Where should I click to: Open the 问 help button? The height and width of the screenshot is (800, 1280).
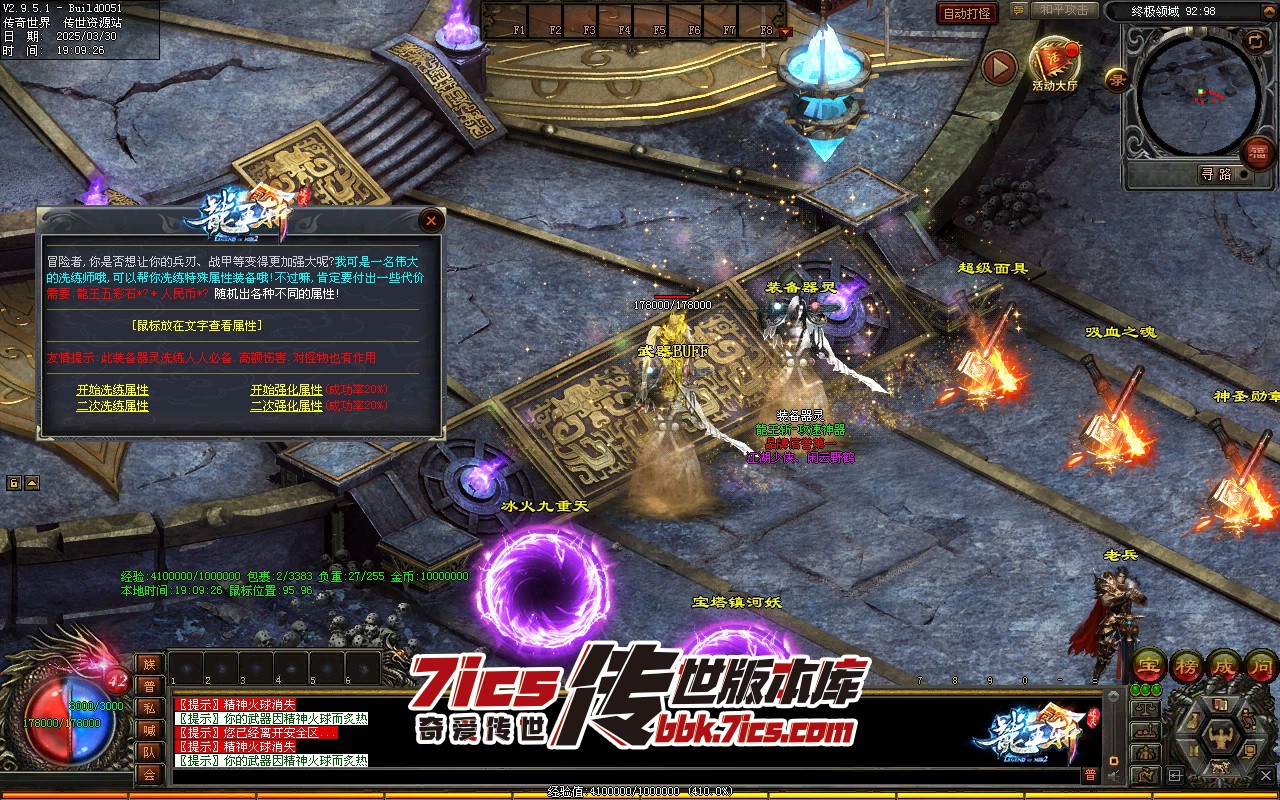(x=1260, y=664)
